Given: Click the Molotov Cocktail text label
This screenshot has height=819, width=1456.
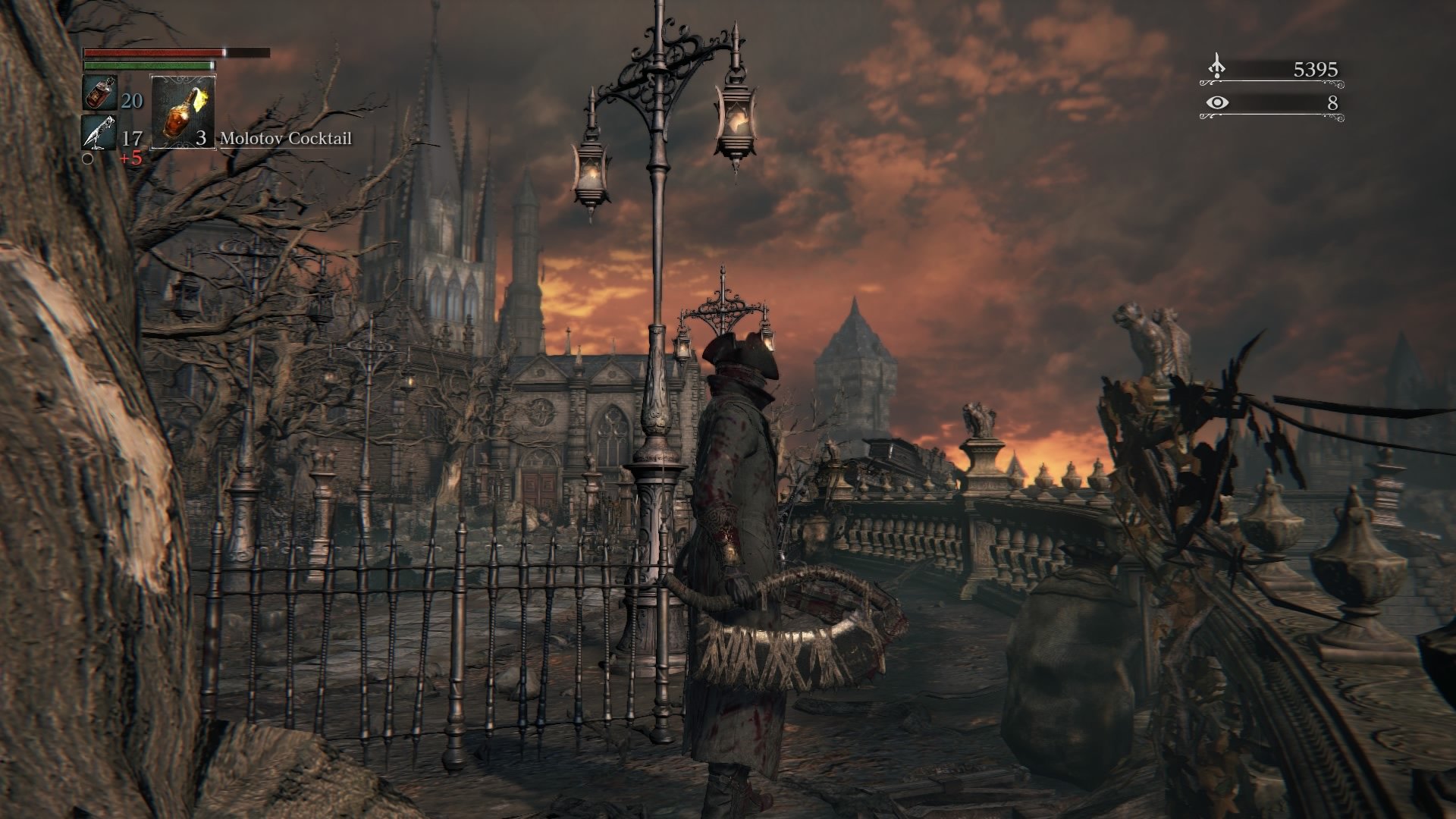Looking at the screenshot, I should click(x=284, y=140).
